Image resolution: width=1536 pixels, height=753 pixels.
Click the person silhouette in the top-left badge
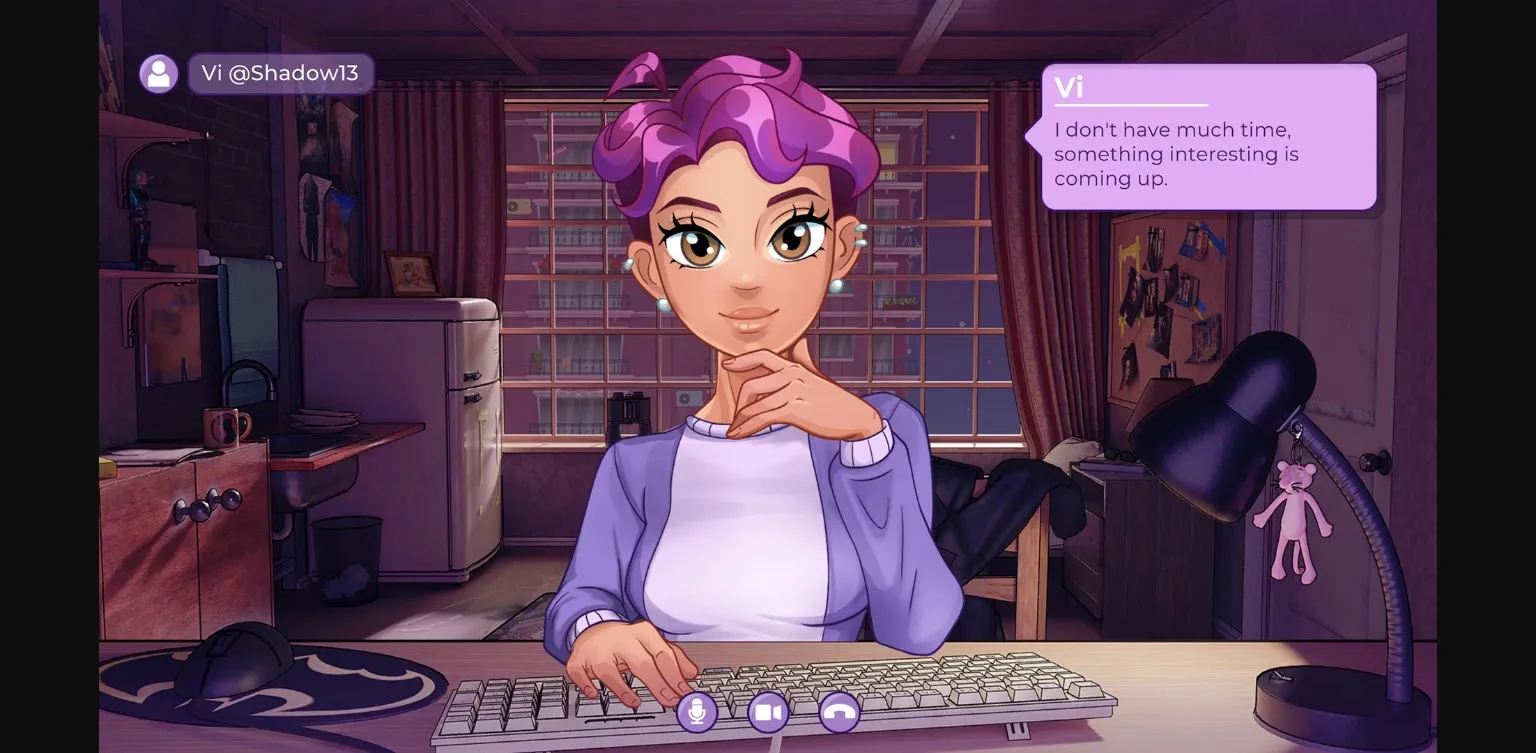[159, 72]
